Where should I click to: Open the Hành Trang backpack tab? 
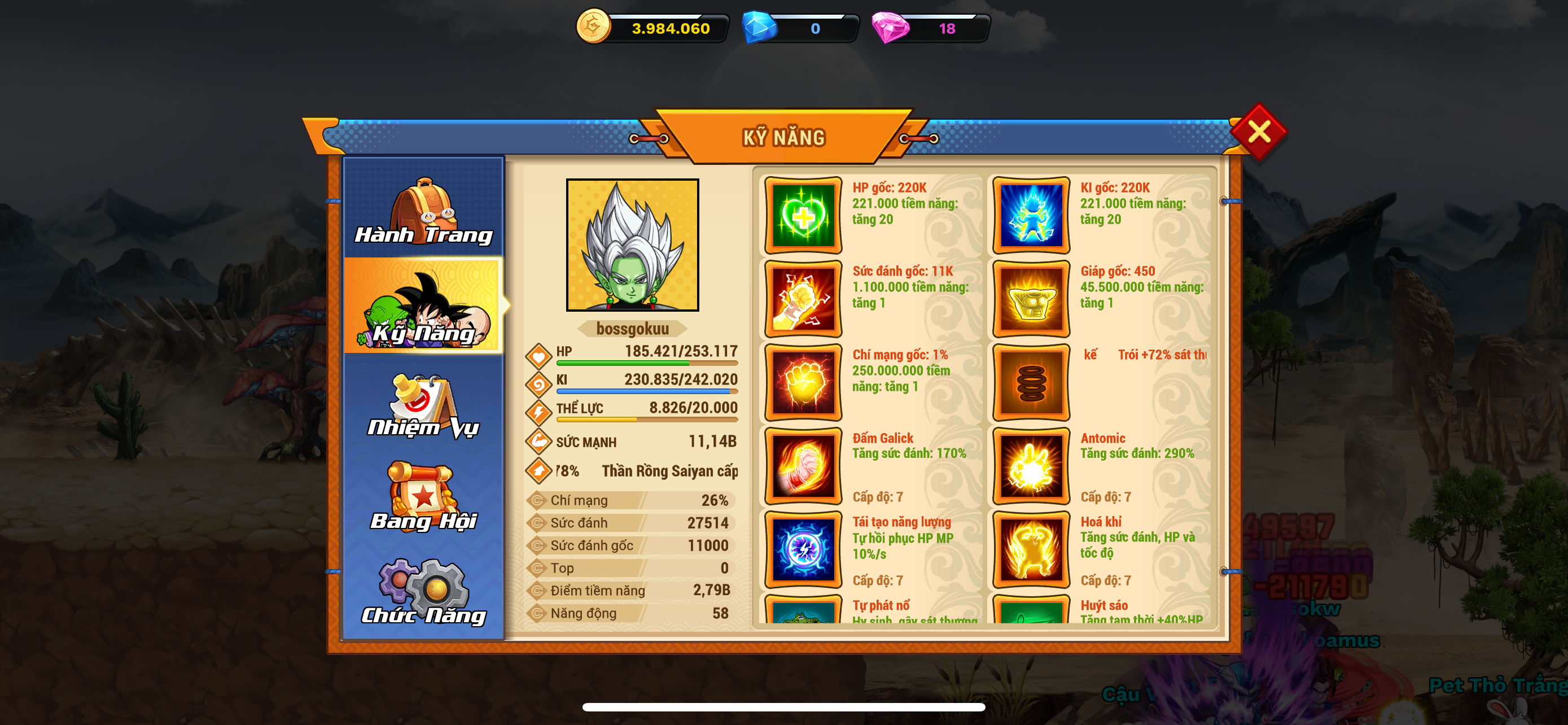tap(424, 208)
